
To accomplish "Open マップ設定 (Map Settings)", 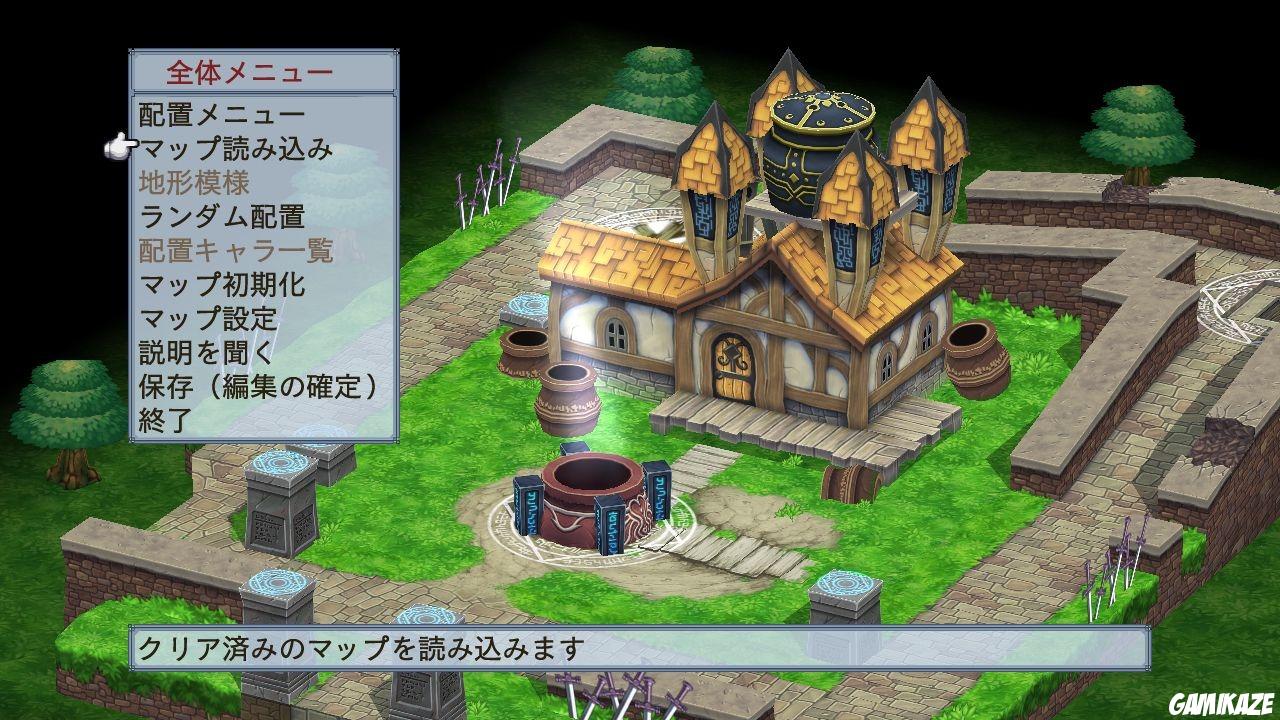I will pos(210,318).
